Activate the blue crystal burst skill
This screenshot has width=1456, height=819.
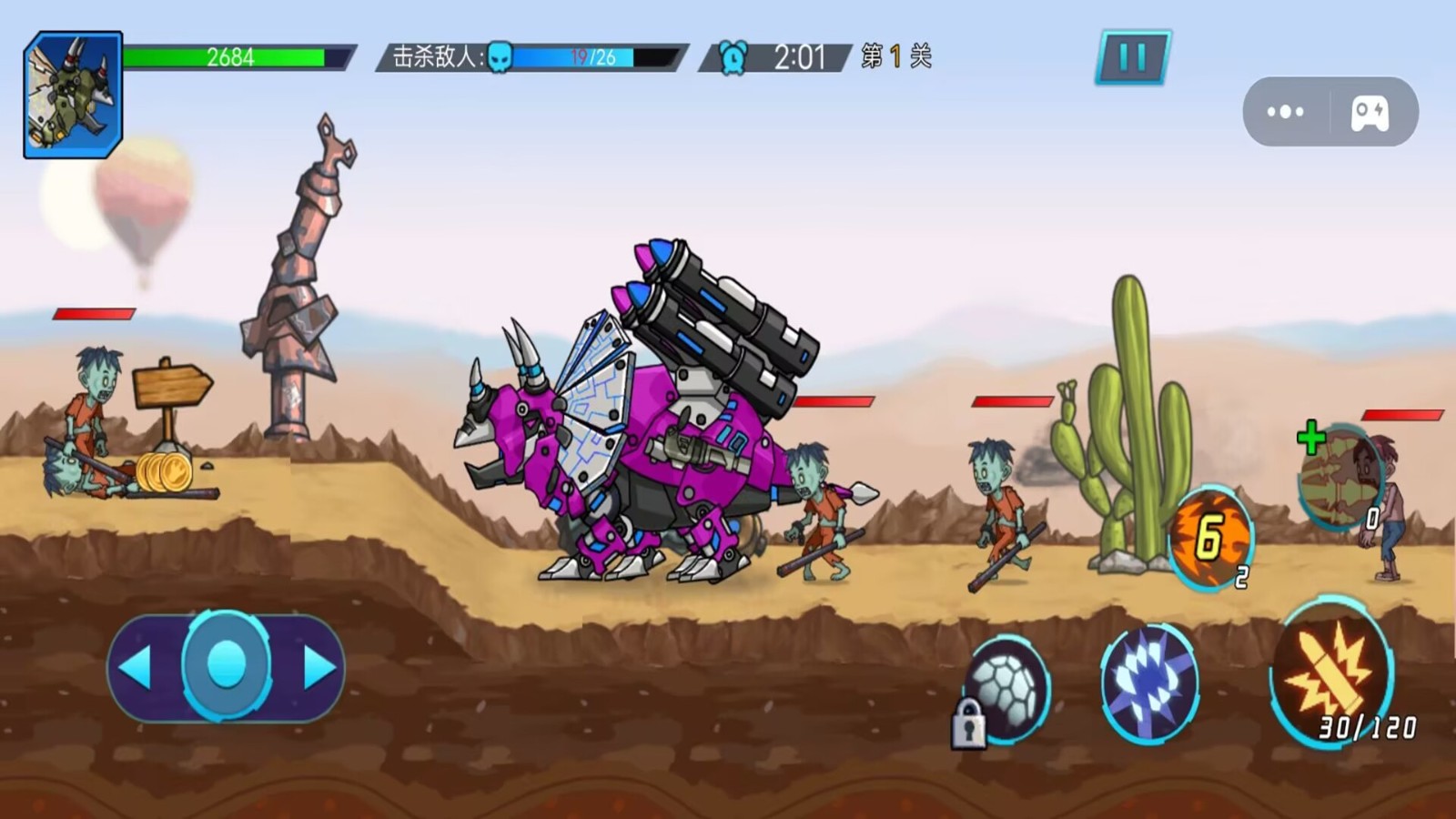[1149, 682]
